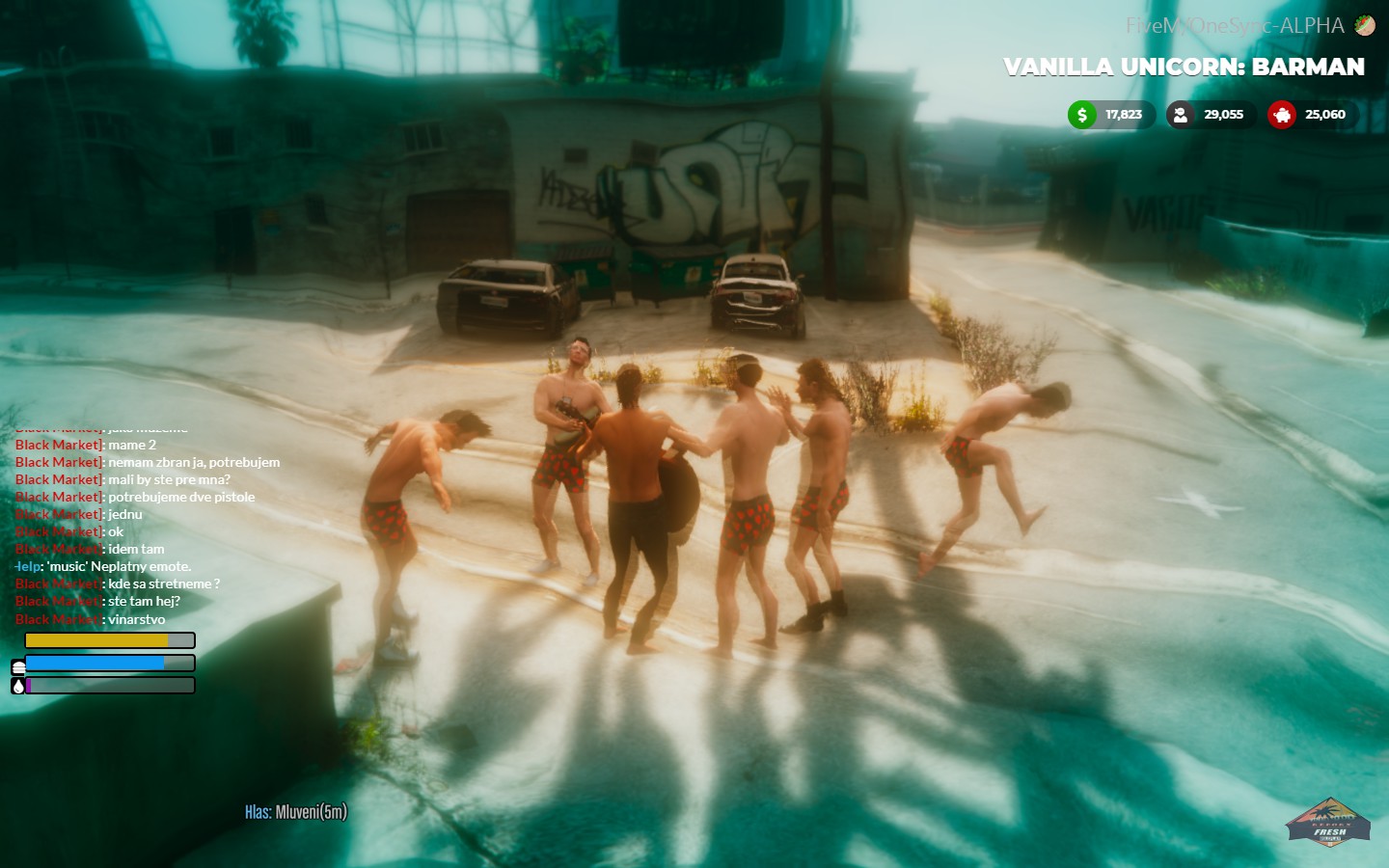Click the FiveM watermark icon
Viewport: 1389px width, 868px height.
[1365, 26]
